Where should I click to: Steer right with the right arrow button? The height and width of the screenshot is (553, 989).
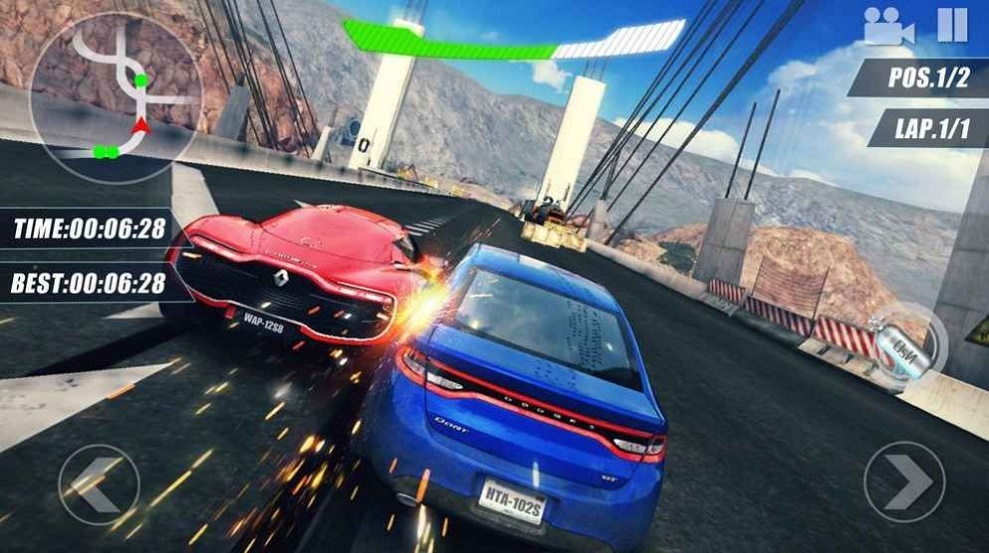[904, 482]
